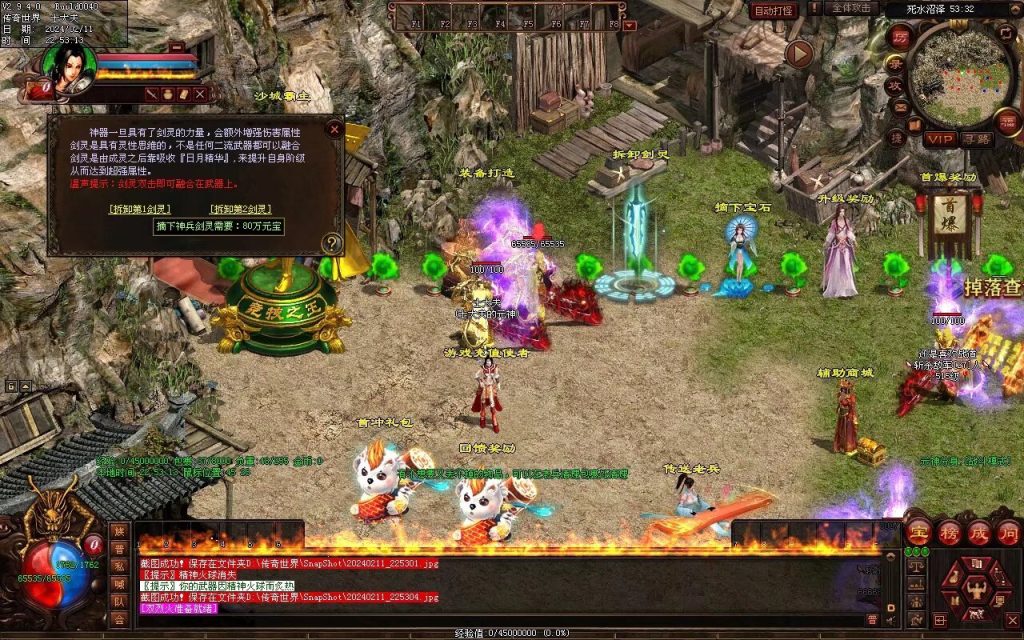Activate the 寻路 pathfinding button
Image resolution: width=1024 pixels, height=640 pixels.
[x=977, y=139]
